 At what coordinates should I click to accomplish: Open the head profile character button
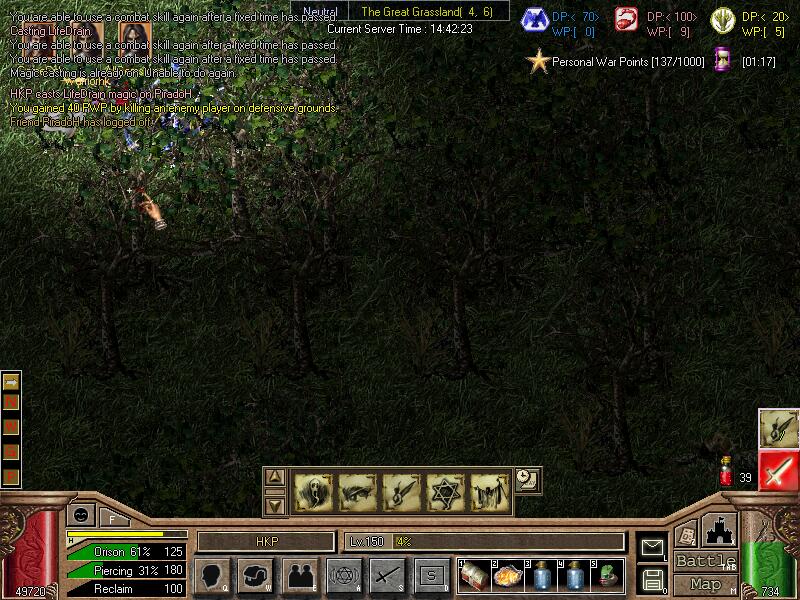(212, 576)
